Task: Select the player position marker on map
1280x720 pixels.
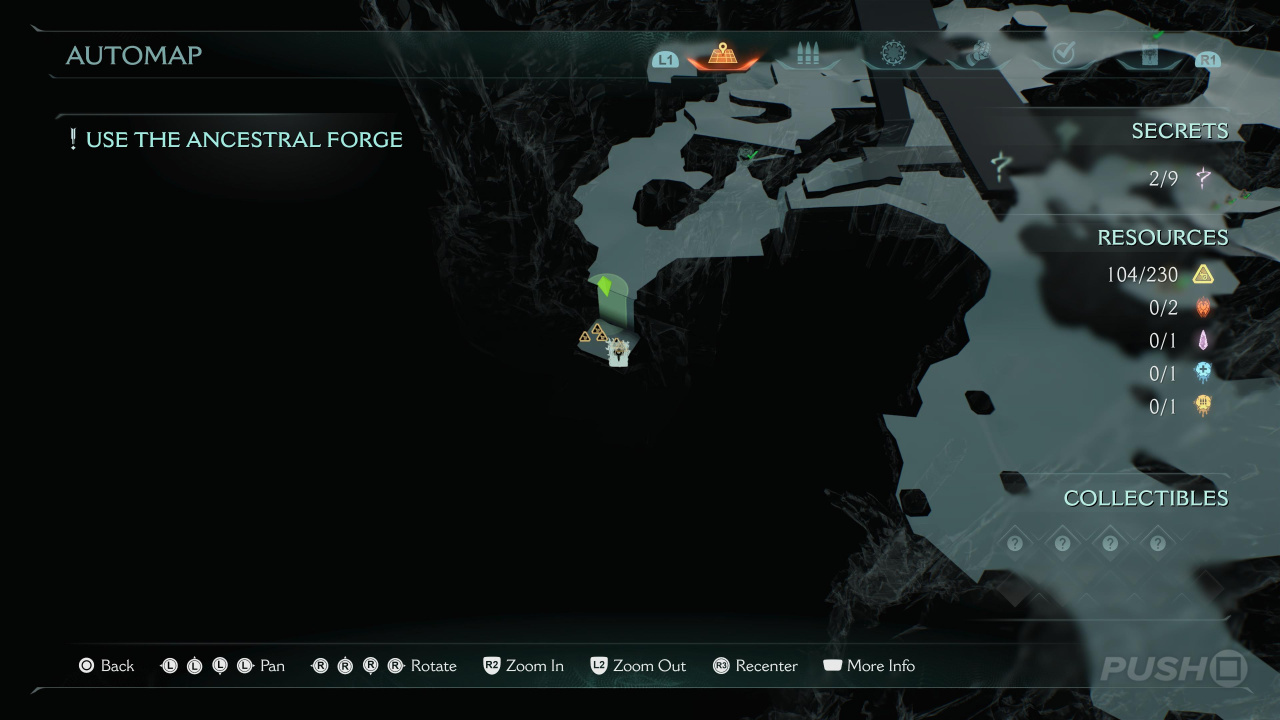Action: [619, 352]
